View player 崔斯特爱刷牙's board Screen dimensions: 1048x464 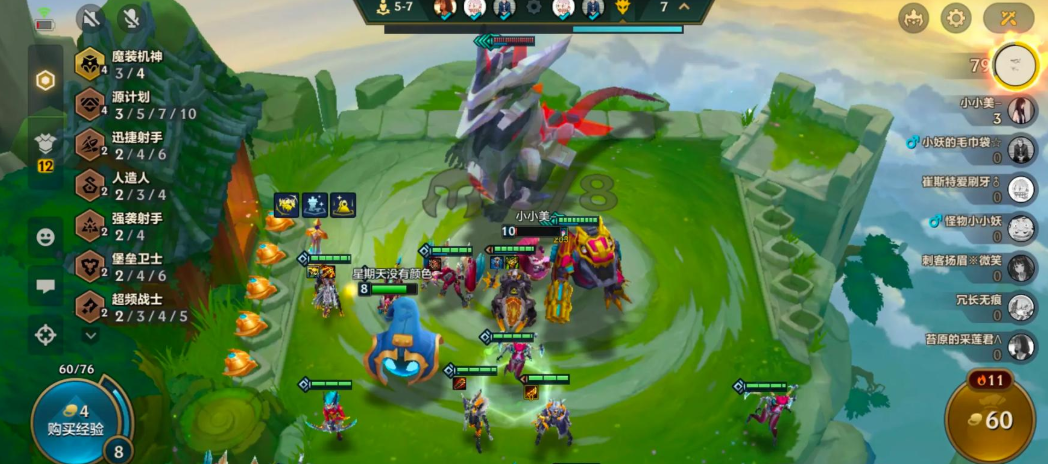1020,189
